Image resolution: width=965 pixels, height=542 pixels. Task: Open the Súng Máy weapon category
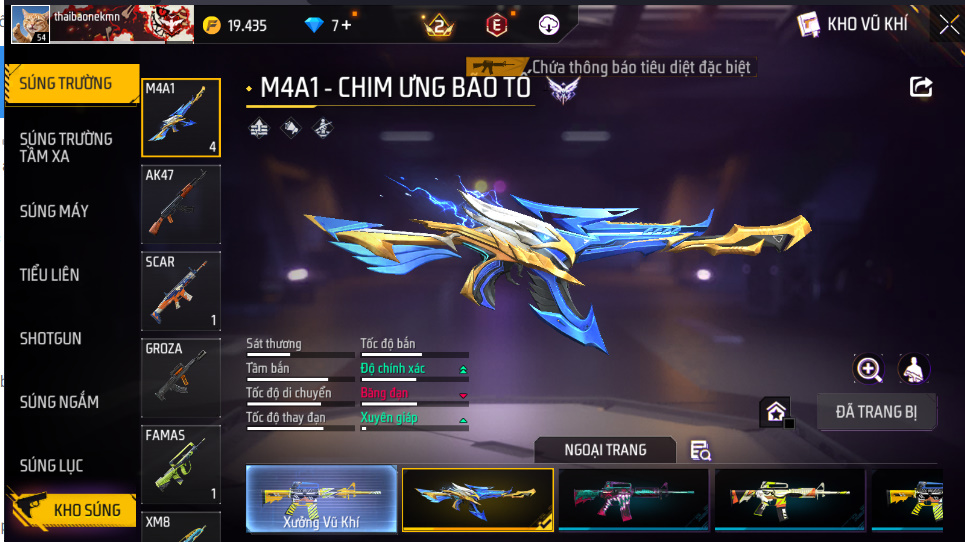point(54,211)
